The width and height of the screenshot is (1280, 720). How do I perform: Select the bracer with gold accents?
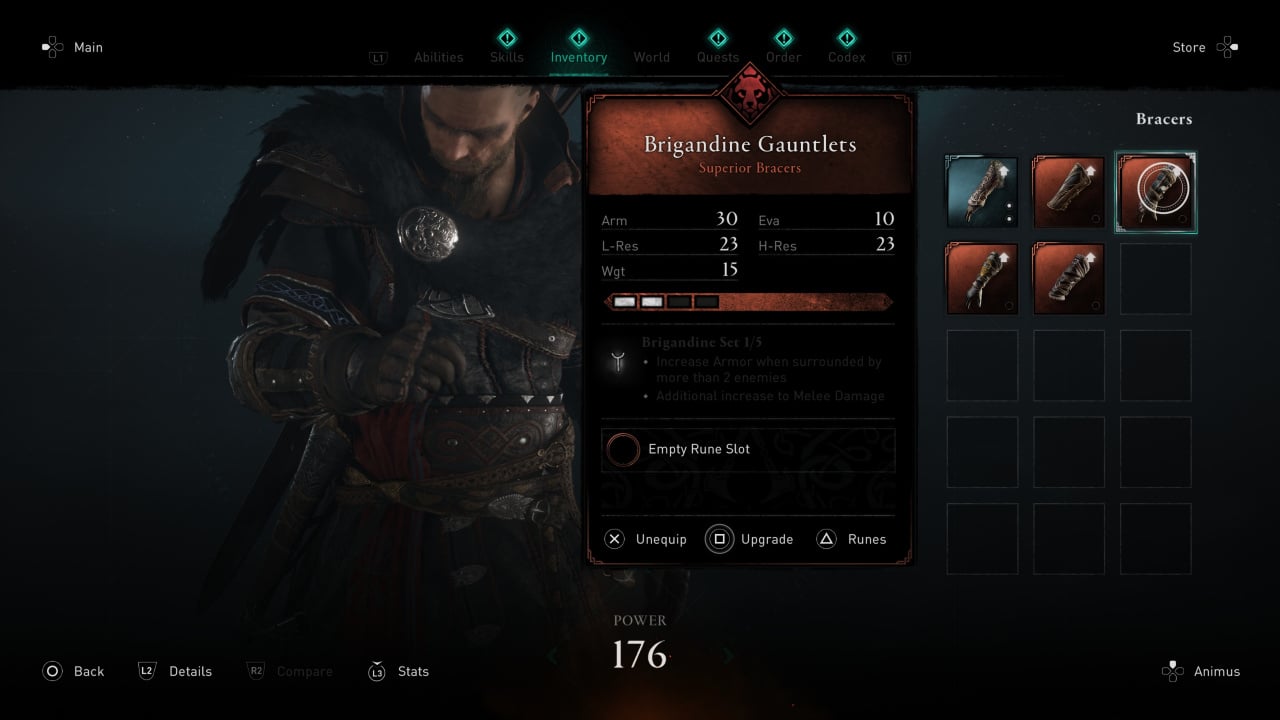click(982, 279)
